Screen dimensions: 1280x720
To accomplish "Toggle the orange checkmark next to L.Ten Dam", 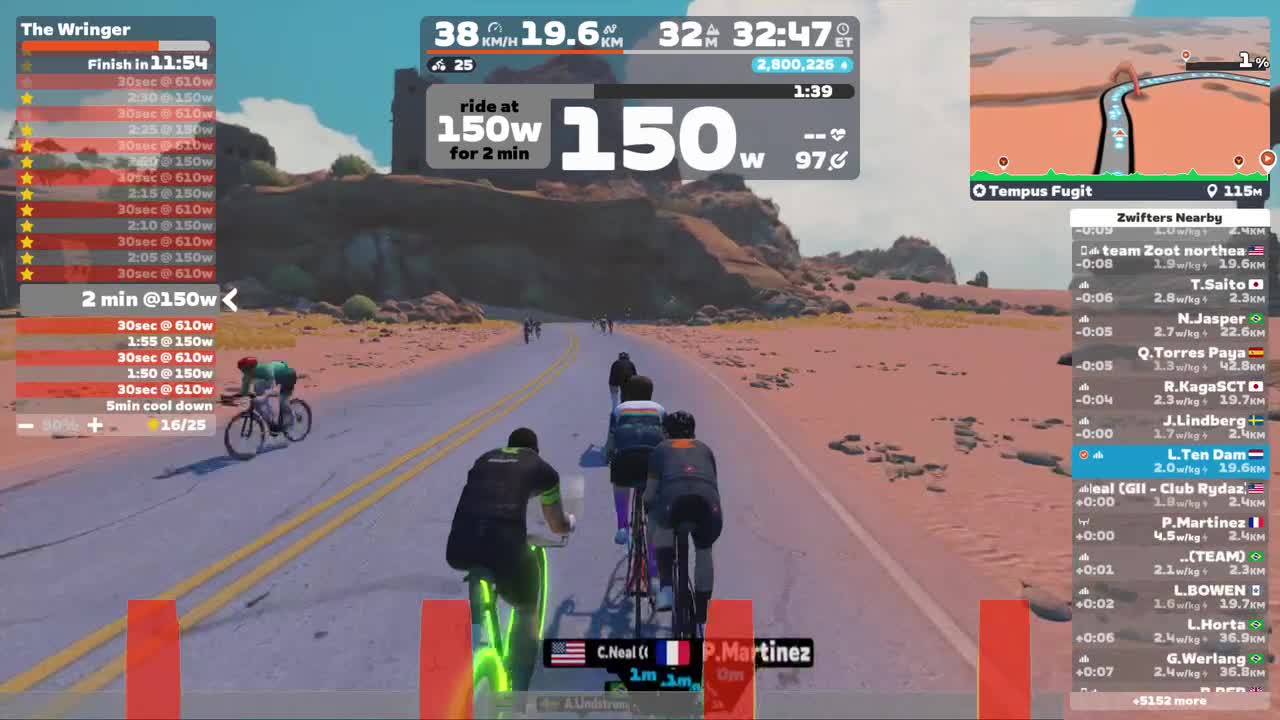I will (x=1083, y=454).
